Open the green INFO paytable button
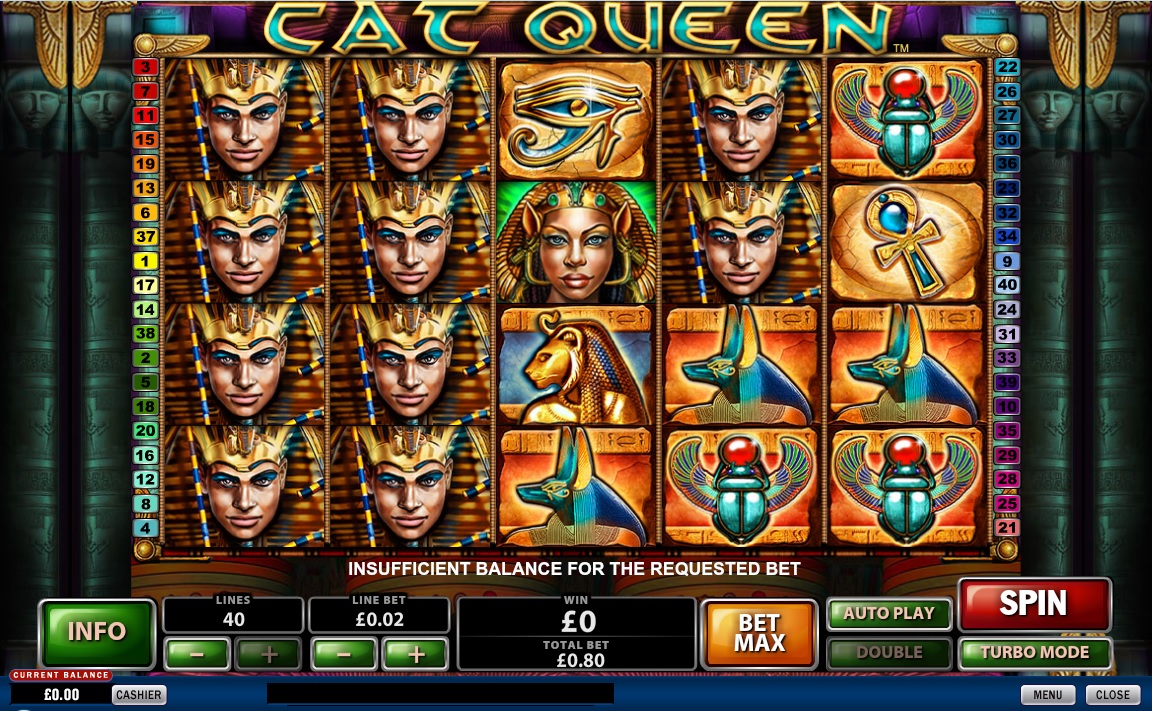Screen dimensions: 1152x711 97,632
